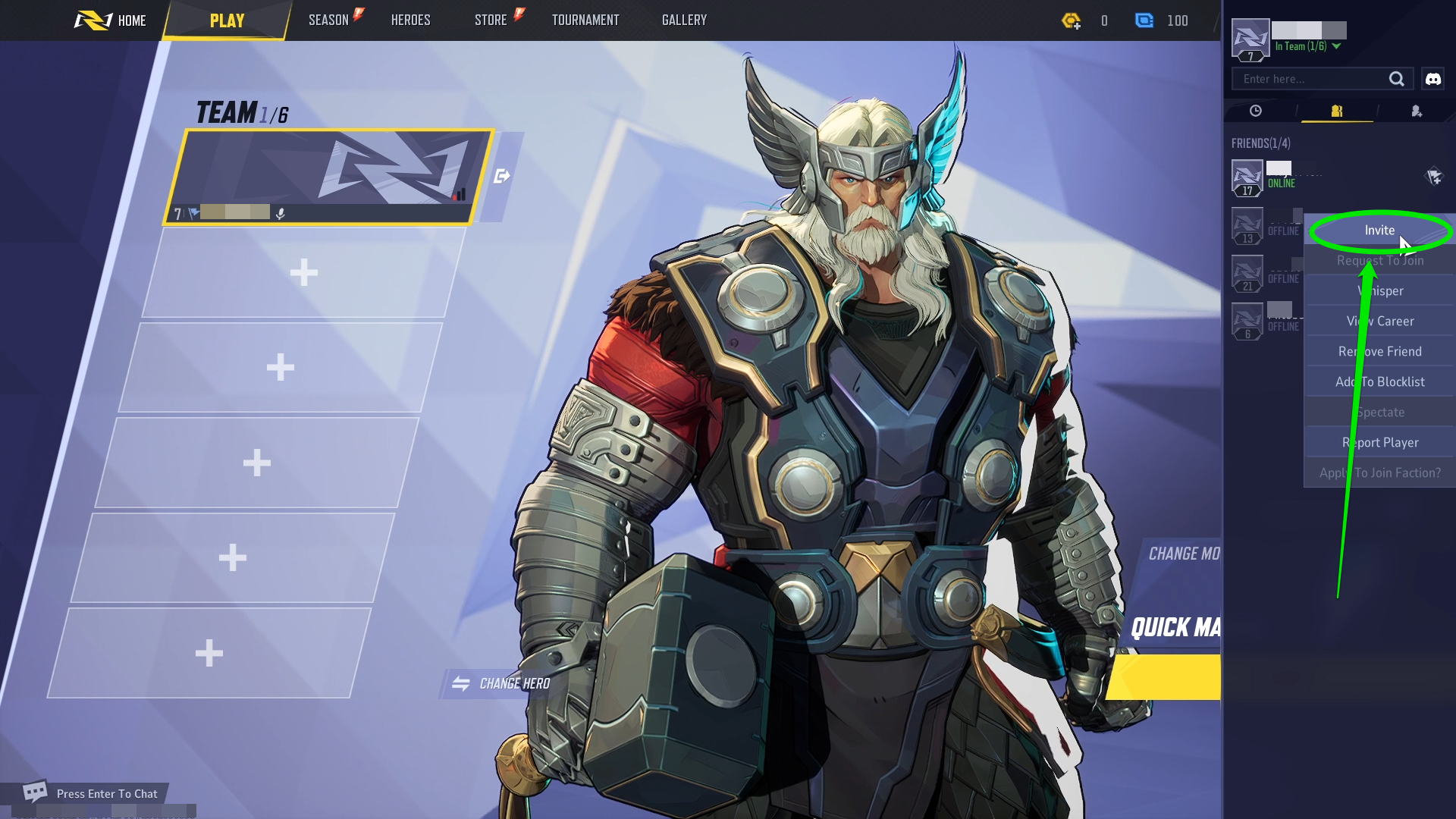Select Whisper in the context menu
This screenshot has height=819, width=1456.
1379,291
